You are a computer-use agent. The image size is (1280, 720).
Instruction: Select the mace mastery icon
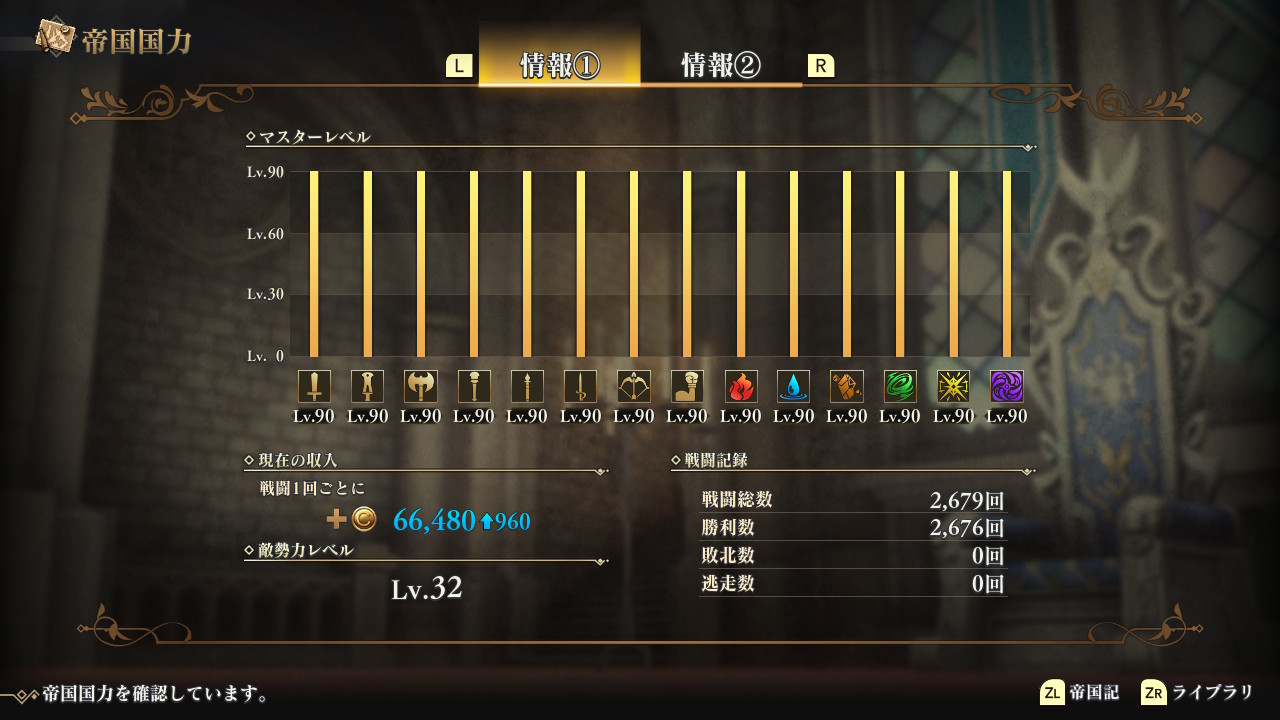(x=474, y=386)
